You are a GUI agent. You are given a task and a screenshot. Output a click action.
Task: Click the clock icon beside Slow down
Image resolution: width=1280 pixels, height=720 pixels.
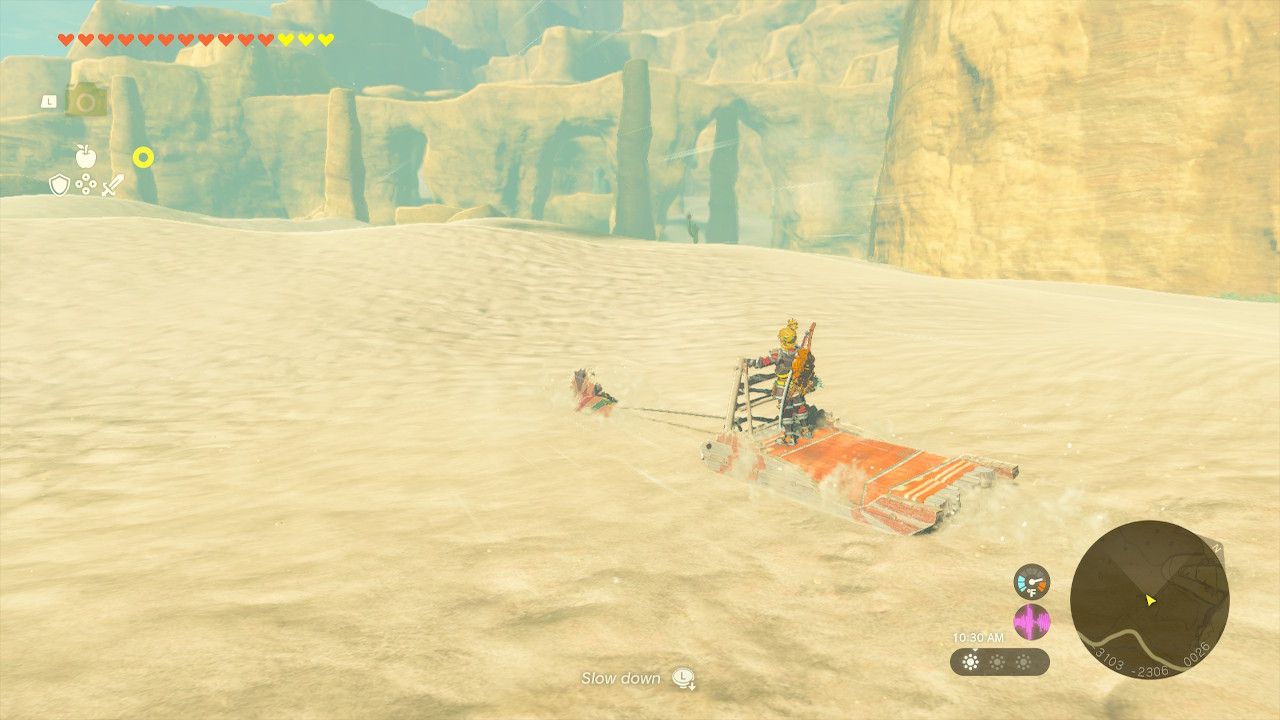(x=680, y=679)
